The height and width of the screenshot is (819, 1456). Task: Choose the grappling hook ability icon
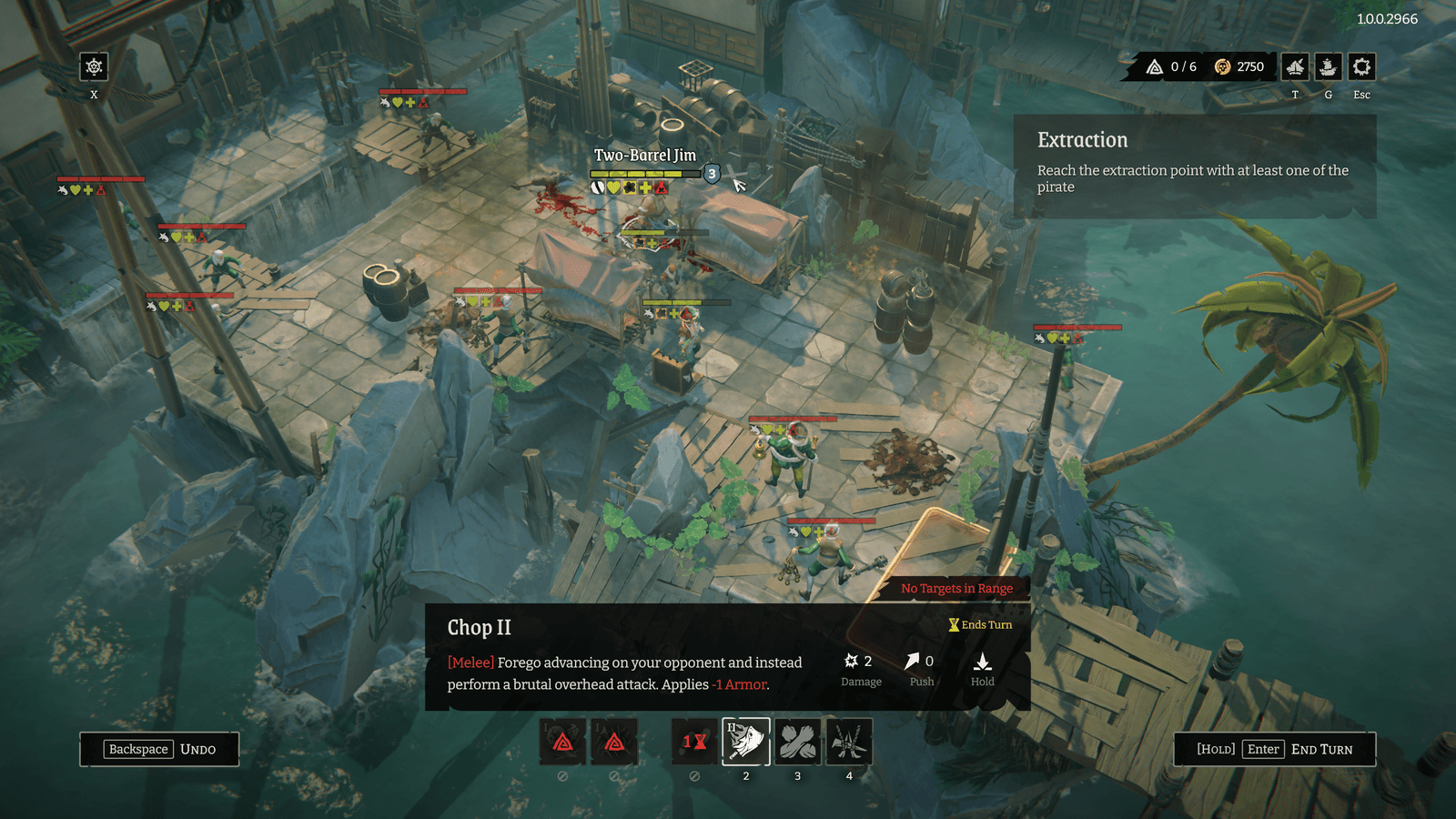pos(849,741)
